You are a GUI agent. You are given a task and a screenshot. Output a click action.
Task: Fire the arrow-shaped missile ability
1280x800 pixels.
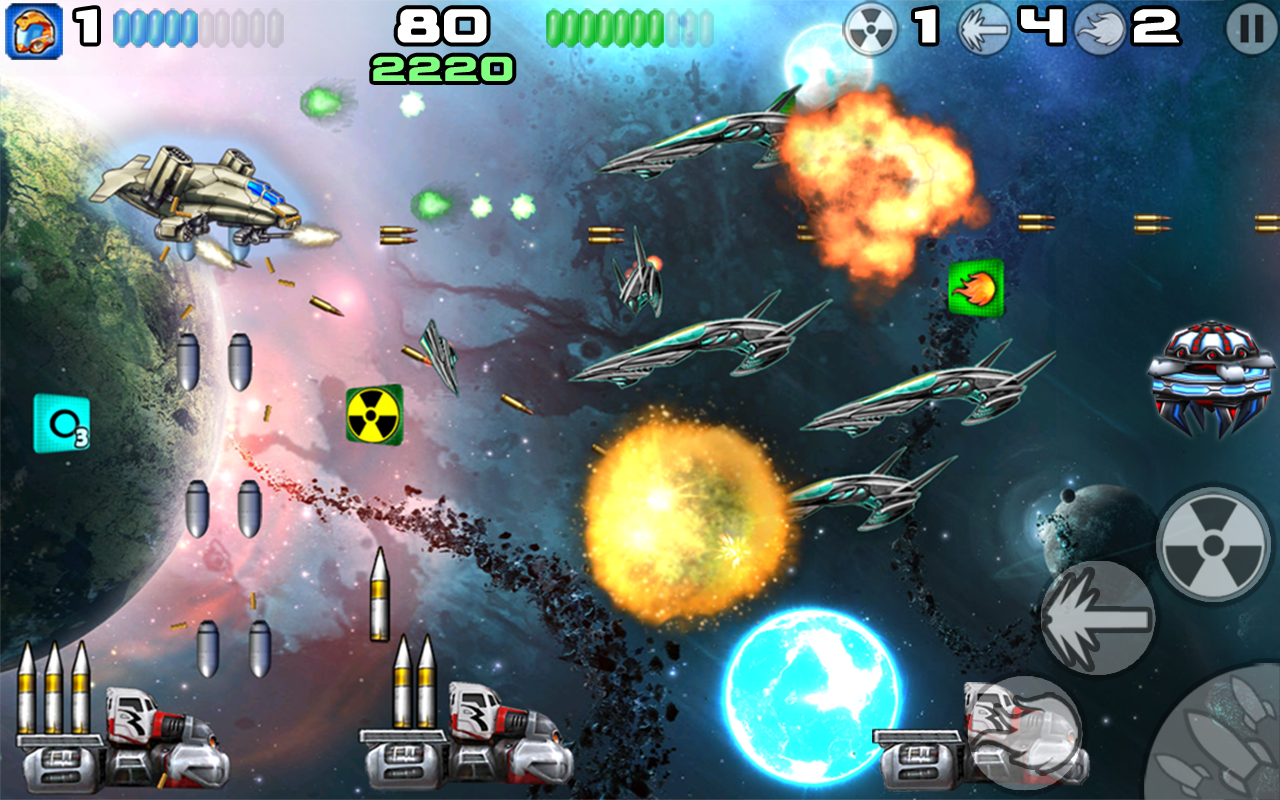(x=1098, y=617)
